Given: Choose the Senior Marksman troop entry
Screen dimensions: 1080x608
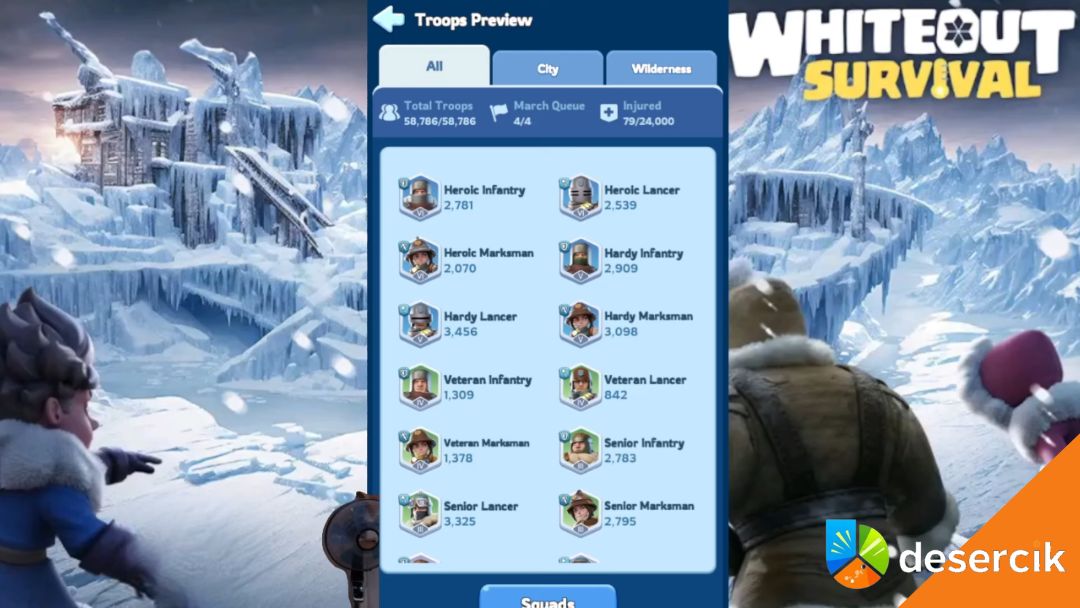Looking at the screenshot, I should (625, 513).
